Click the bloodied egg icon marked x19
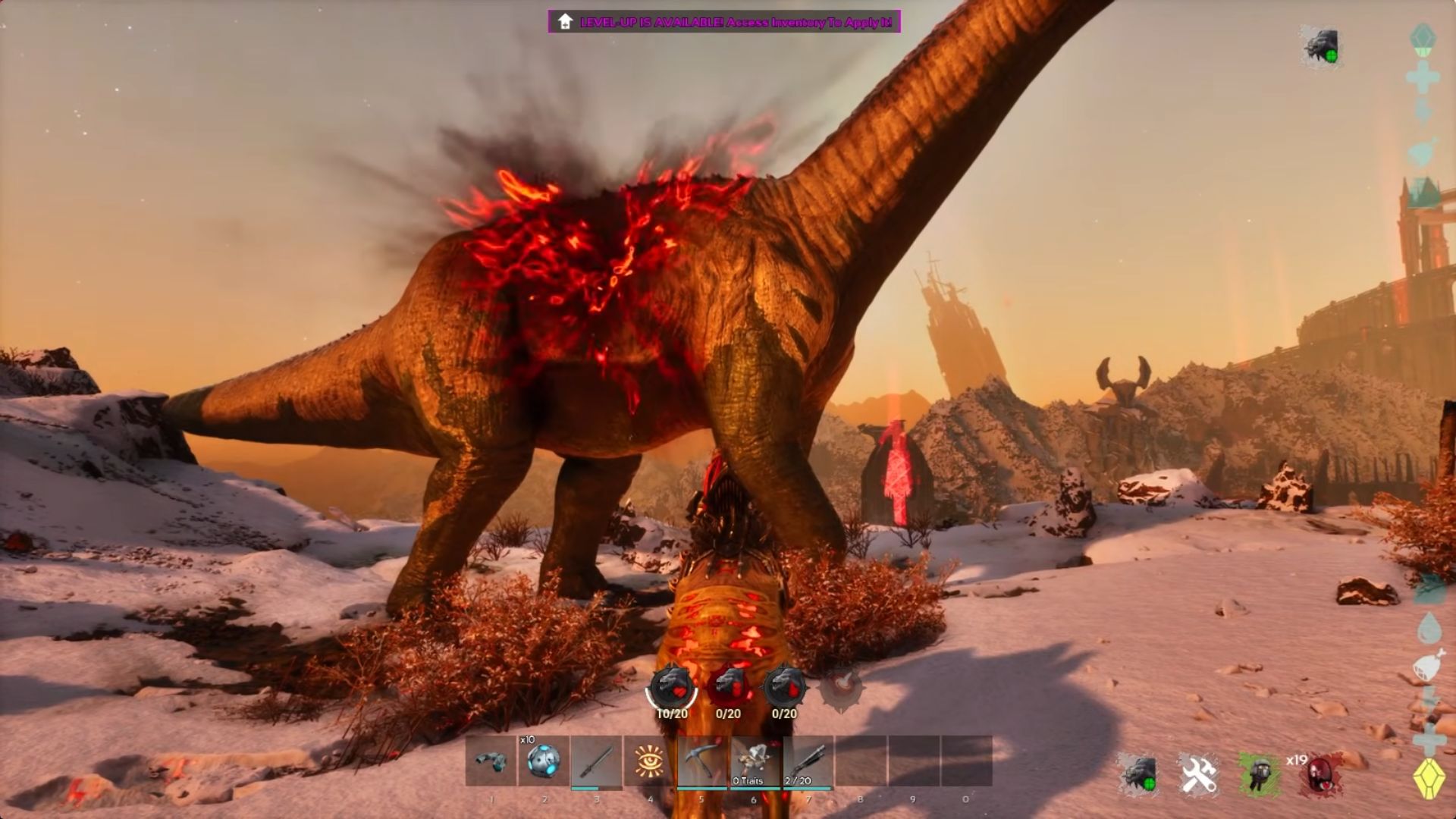This screenshot has width=1456, height=819. [1319, 776]
